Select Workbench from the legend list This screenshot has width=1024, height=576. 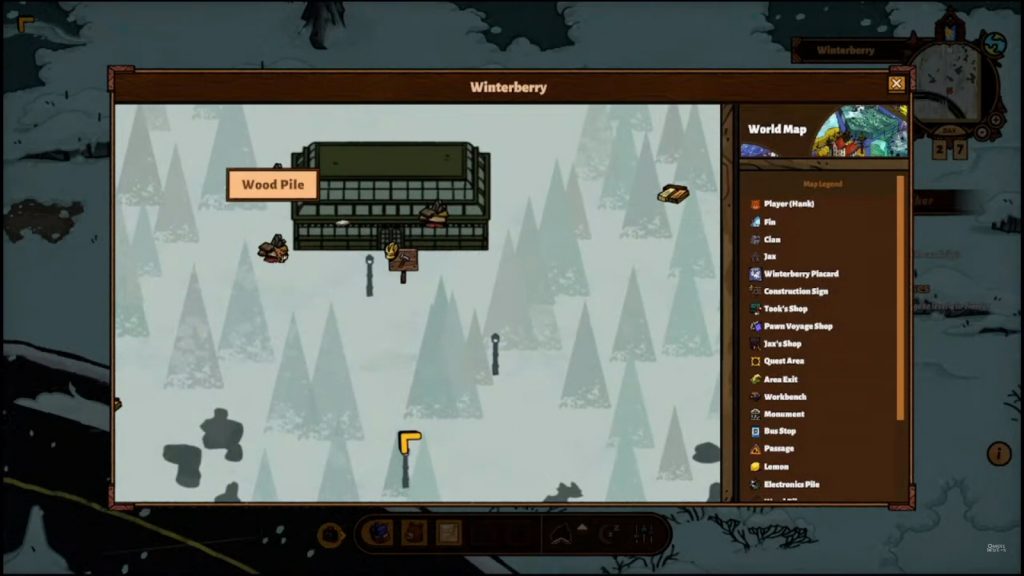coord(784,397)
